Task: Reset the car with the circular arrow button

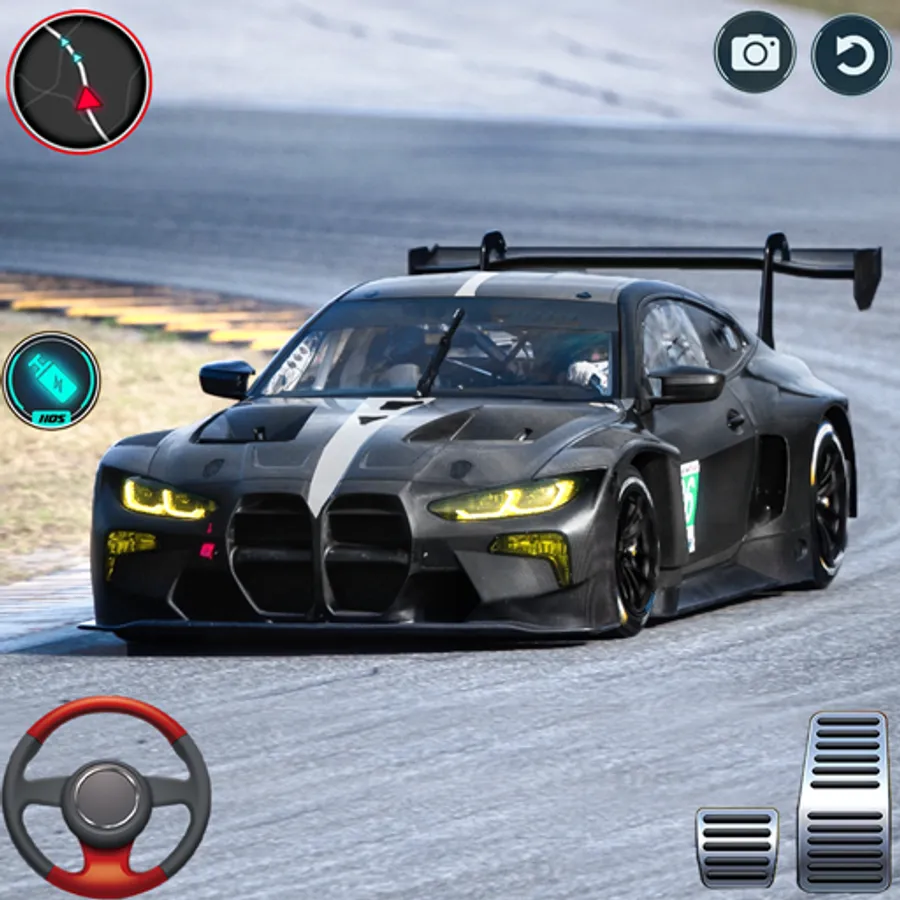Action: pyautogui.click(x=851, y=54)
